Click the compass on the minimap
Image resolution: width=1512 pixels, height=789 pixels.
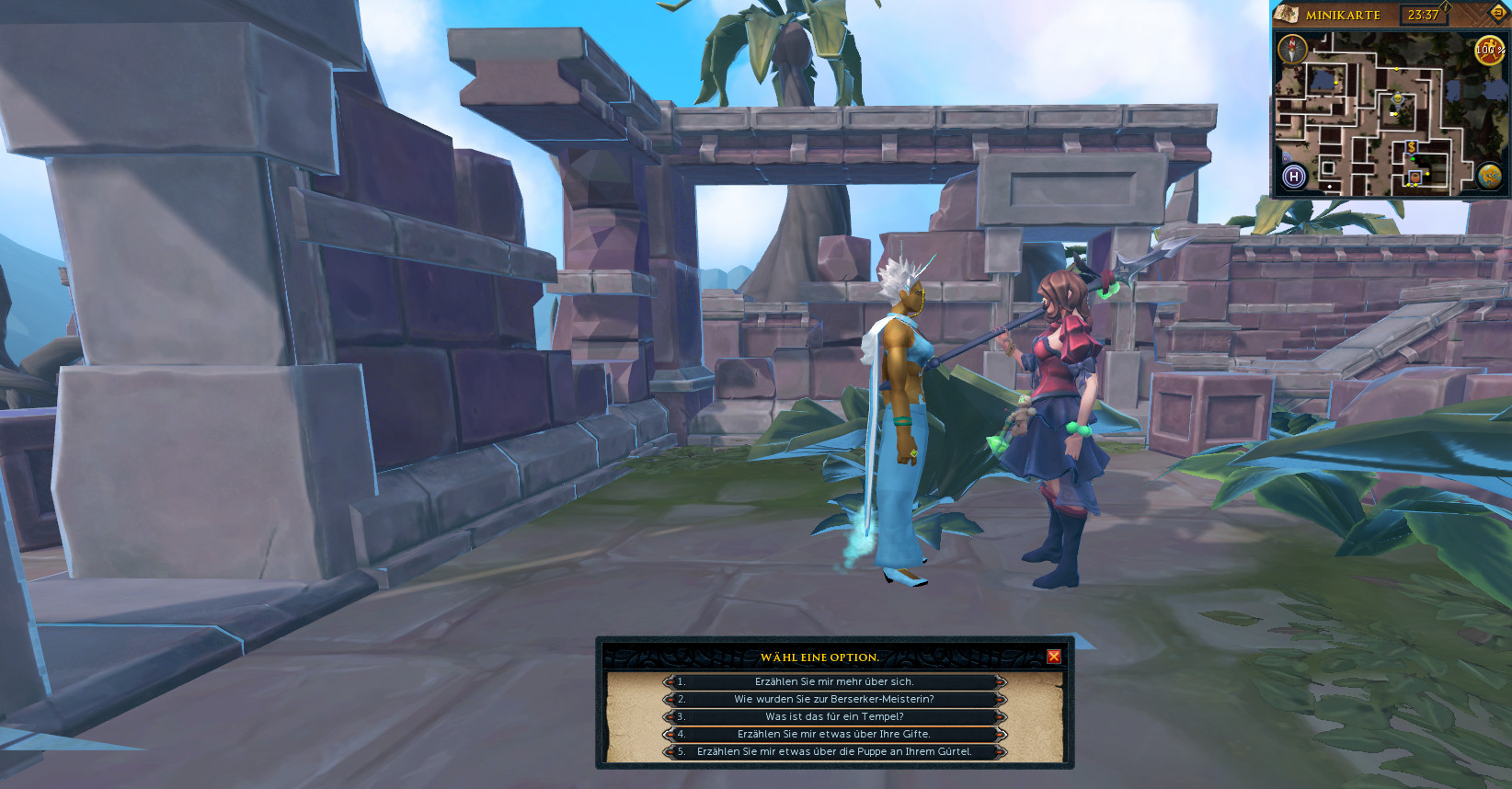1292,49
